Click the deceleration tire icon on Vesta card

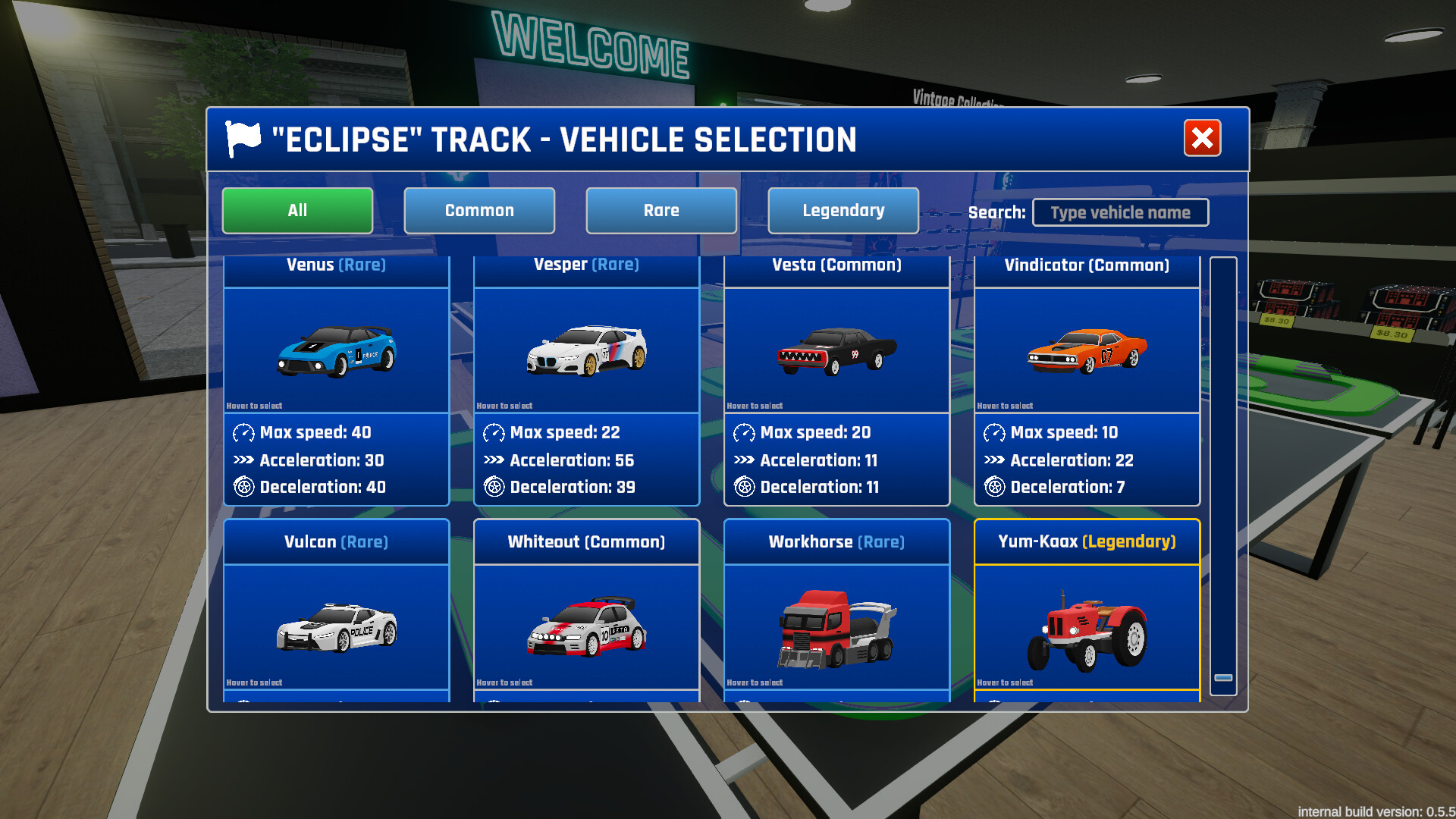744,487
